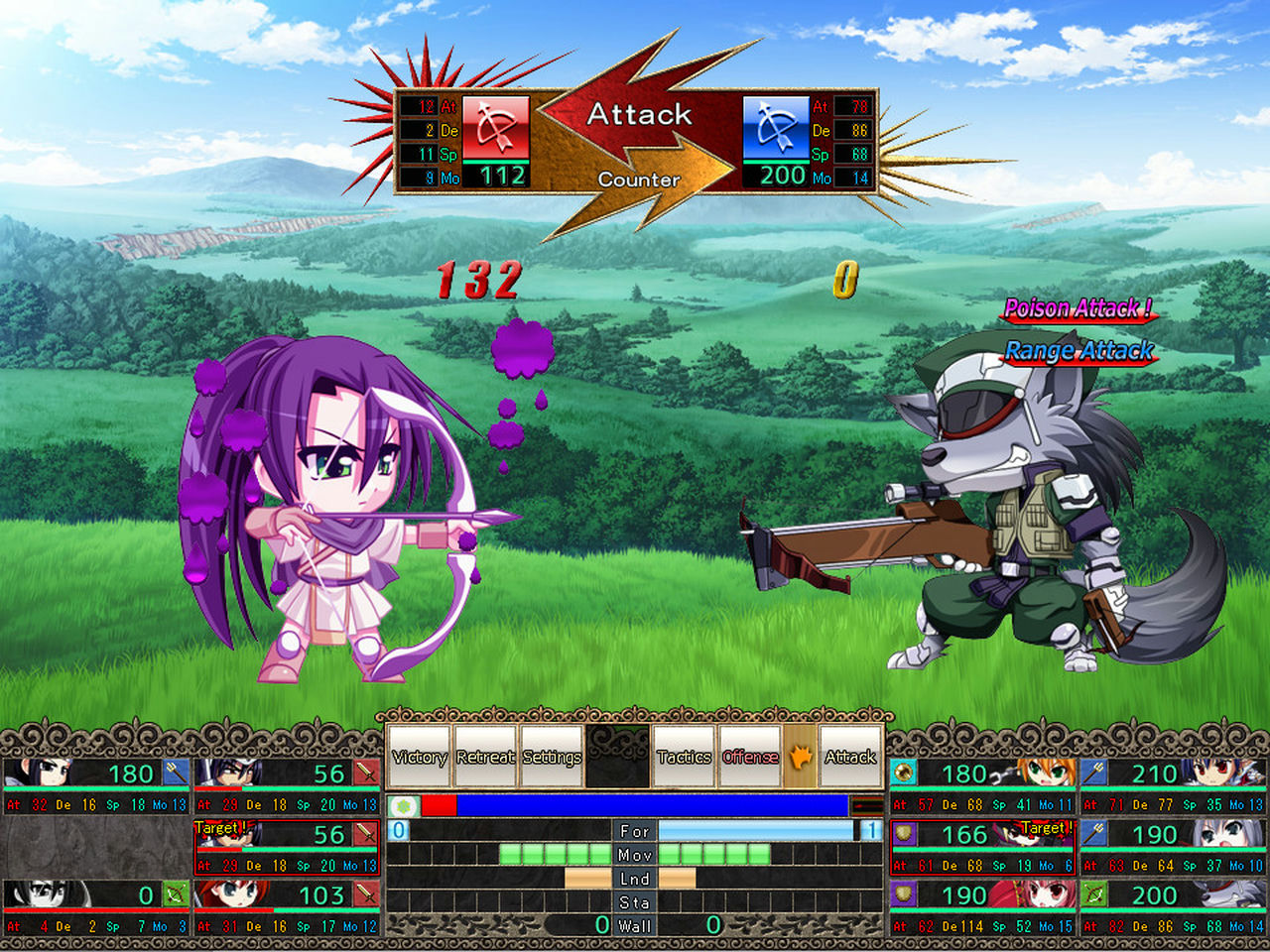Screen dimensions: 1270x952
Task: Click the sword weapon icon on the 56 HP ally
Action: 366,773
